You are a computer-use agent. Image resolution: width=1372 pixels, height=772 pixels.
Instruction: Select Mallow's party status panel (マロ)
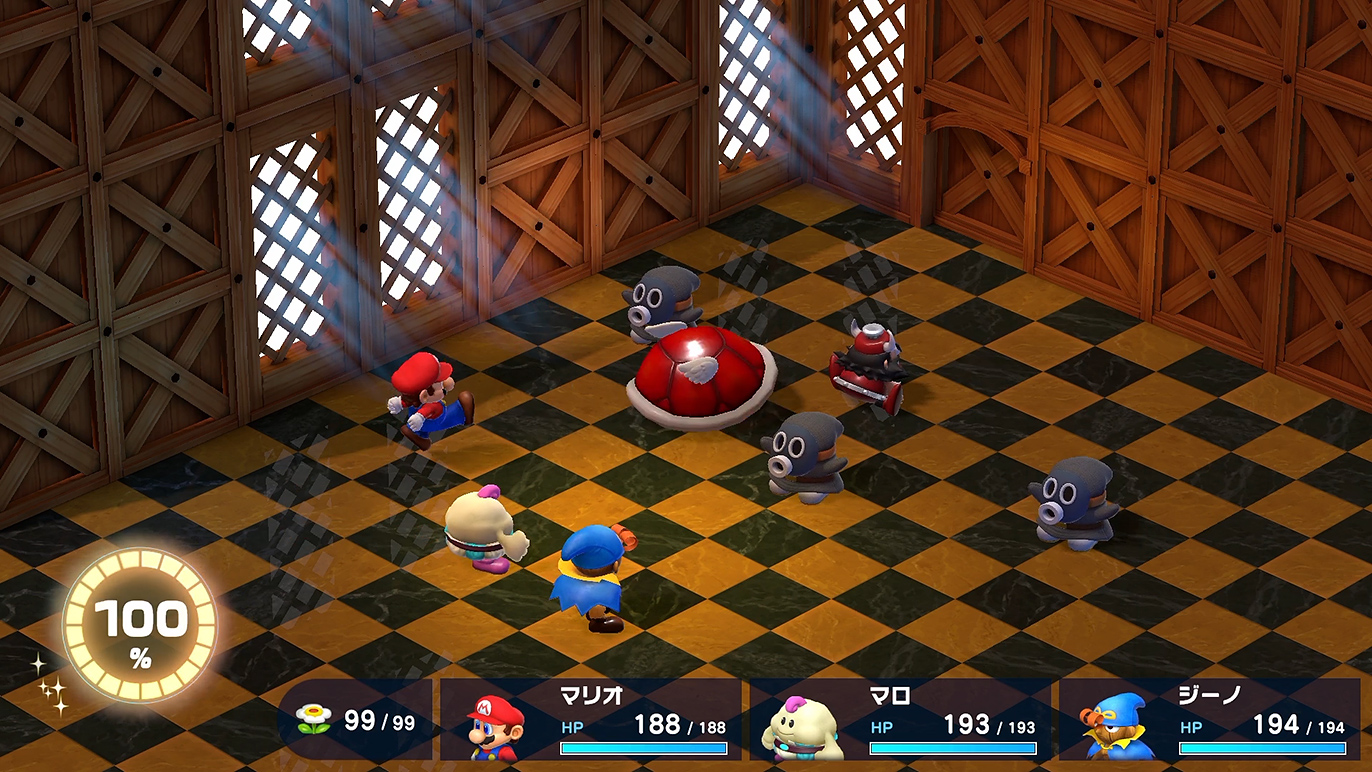900,720
